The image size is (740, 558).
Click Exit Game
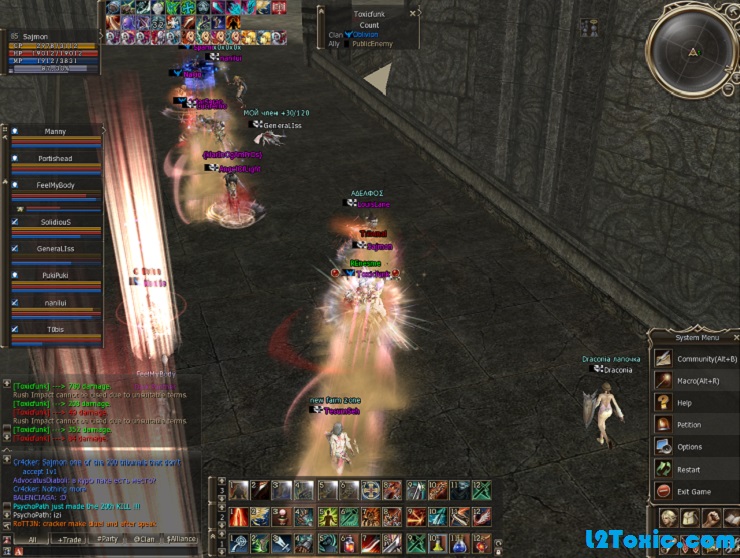(693, 491)
